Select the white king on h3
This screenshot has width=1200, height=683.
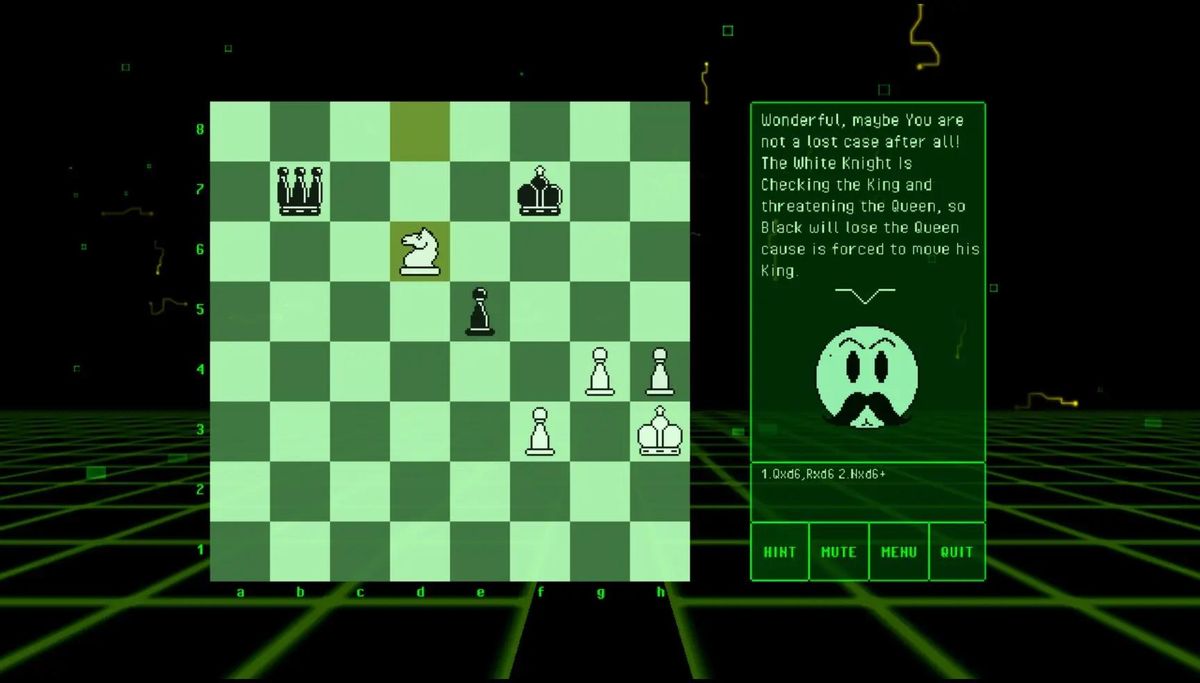(660, 431)
